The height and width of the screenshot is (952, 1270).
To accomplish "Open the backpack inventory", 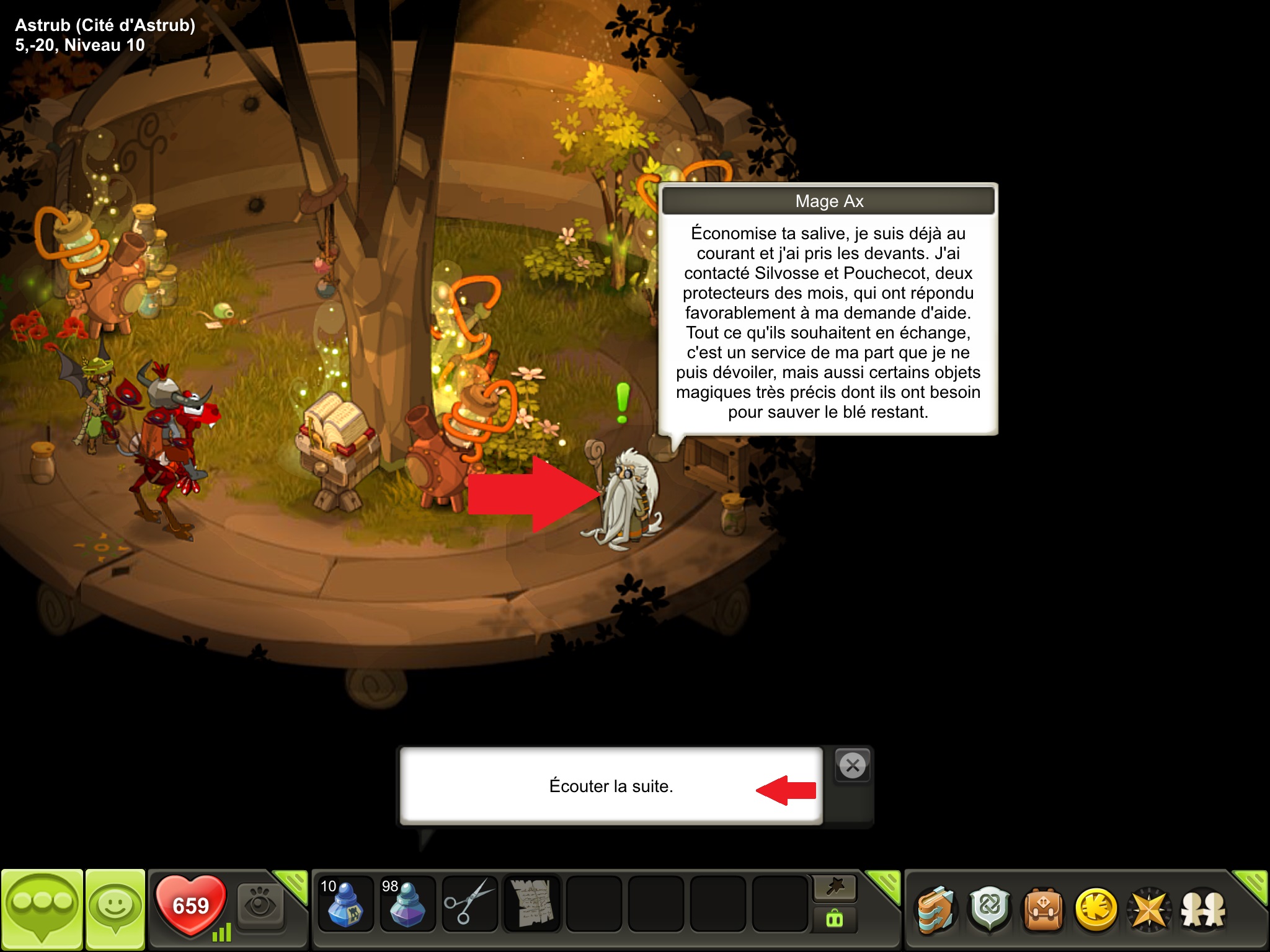I will (1043, 910).
